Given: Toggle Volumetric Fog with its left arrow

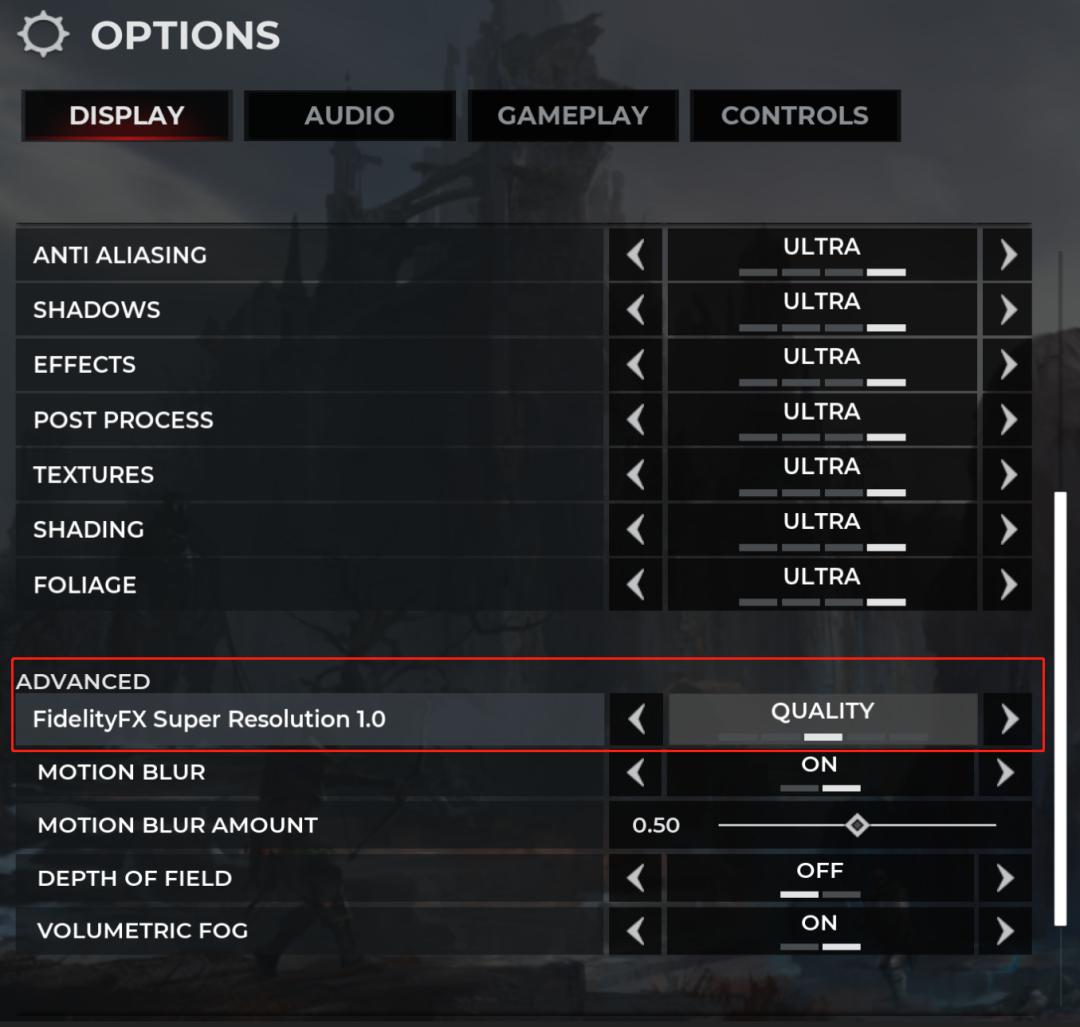Looking at the screenshot, I should [636, 931].
